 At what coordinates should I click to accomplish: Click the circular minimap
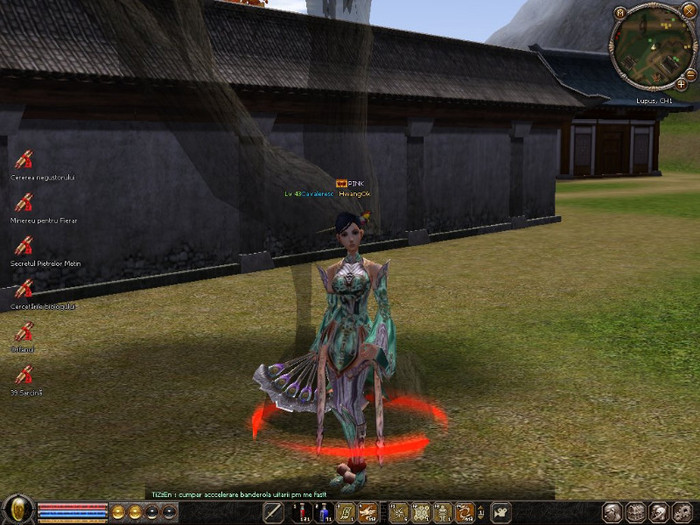650,47
